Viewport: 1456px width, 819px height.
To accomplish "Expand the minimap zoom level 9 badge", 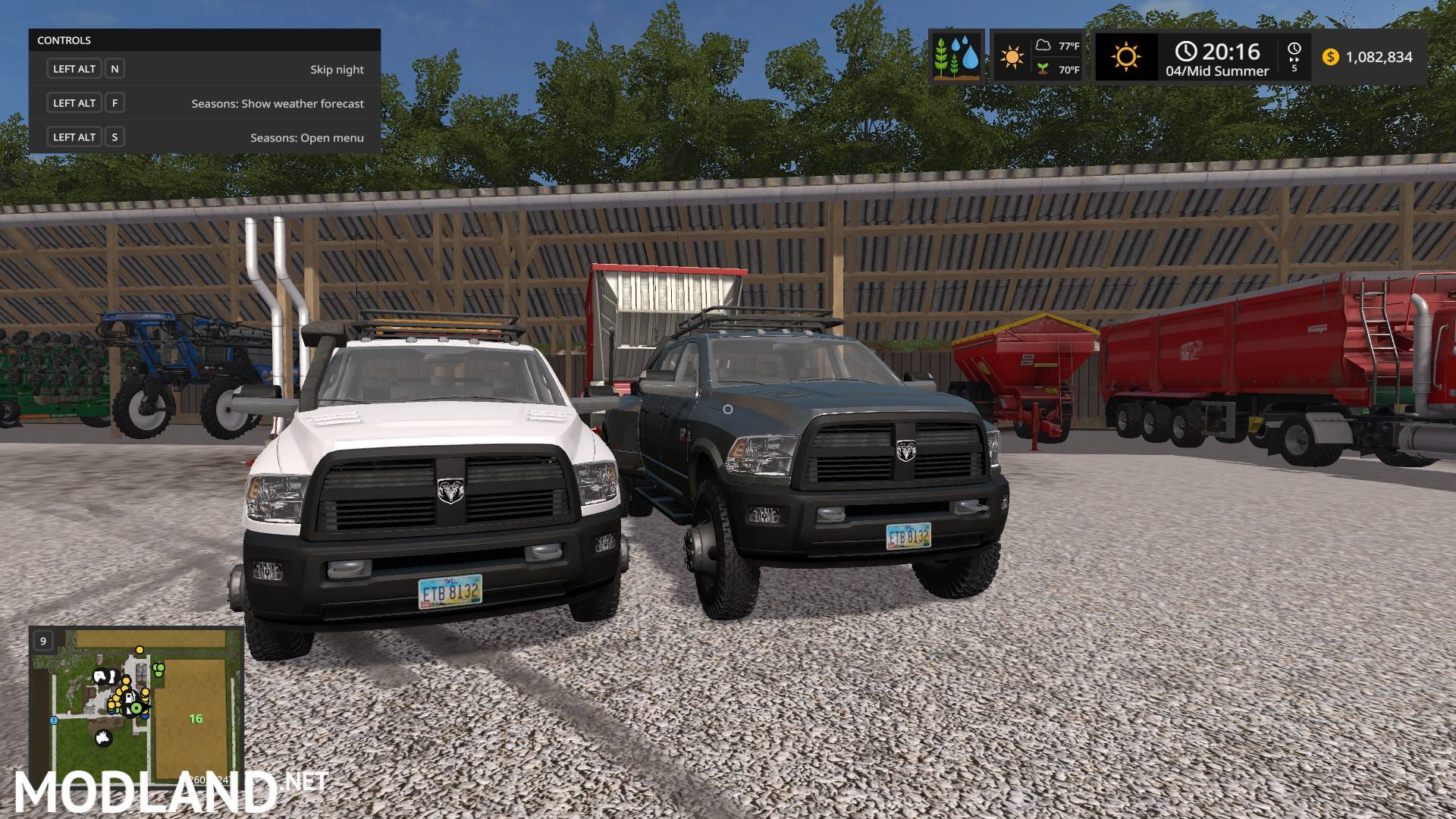I will 43,640.
